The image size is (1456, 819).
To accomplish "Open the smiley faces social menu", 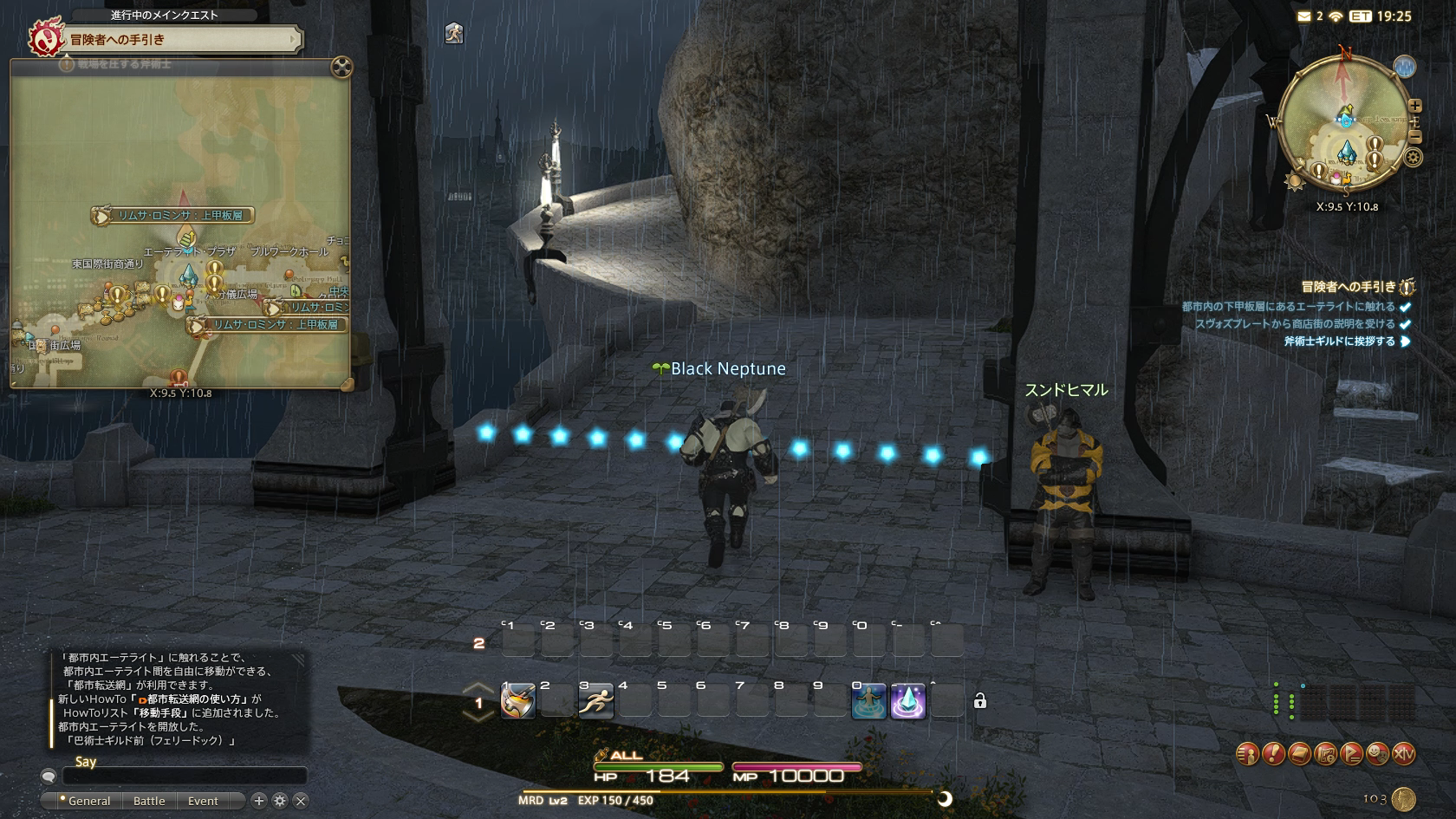I will (1377, 754).
